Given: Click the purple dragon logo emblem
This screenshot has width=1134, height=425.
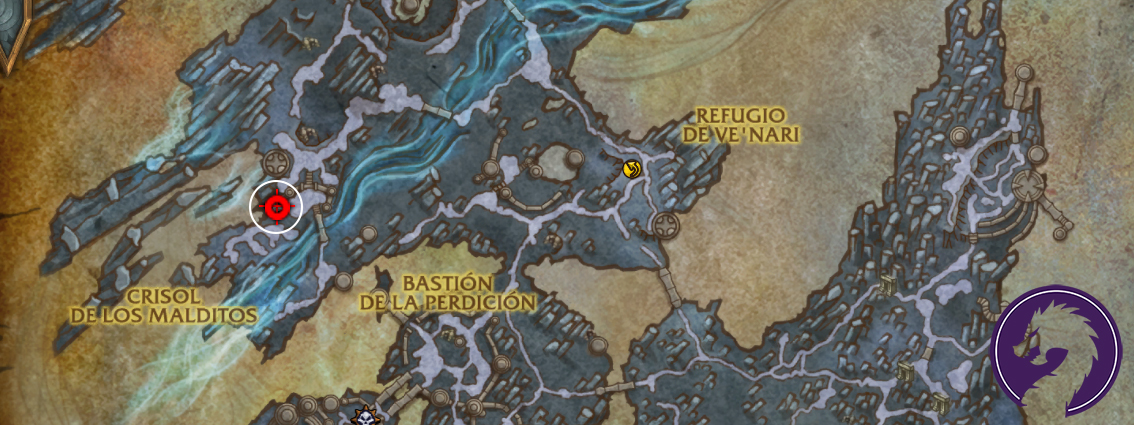Looking at the screenshot, I should 1056,350.
